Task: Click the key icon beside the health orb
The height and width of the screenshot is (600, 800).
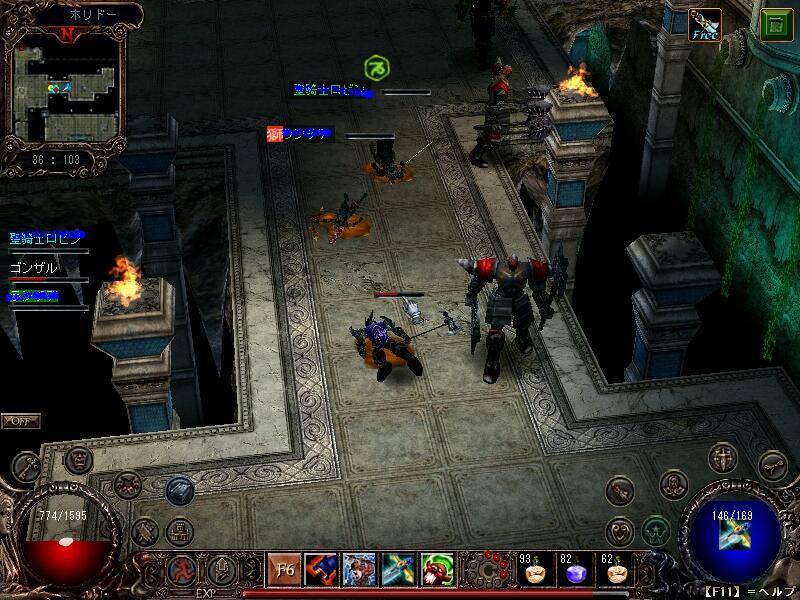Action: [x=26, y=465]
